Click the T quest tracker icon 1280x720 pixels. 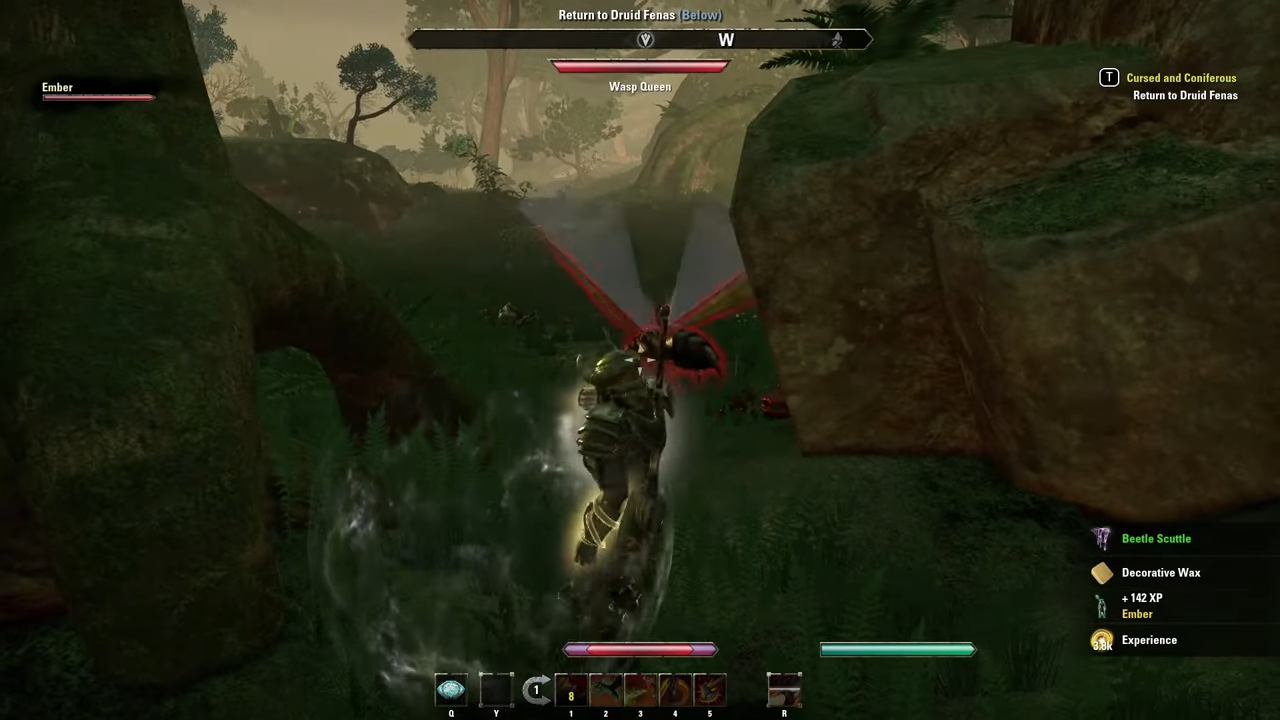point(1109,77)
